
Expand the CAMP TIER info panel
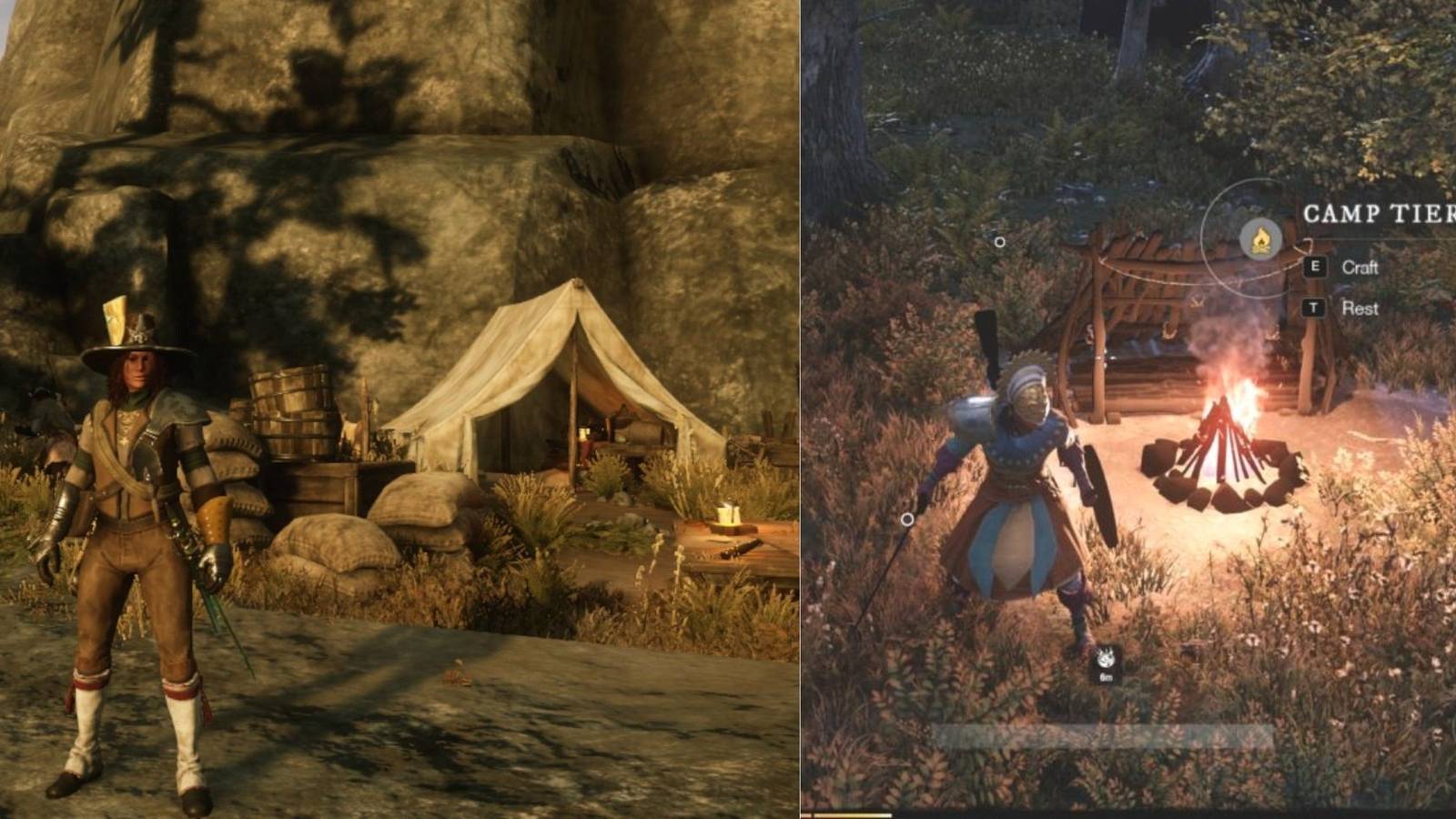(x=1374, y=211)
